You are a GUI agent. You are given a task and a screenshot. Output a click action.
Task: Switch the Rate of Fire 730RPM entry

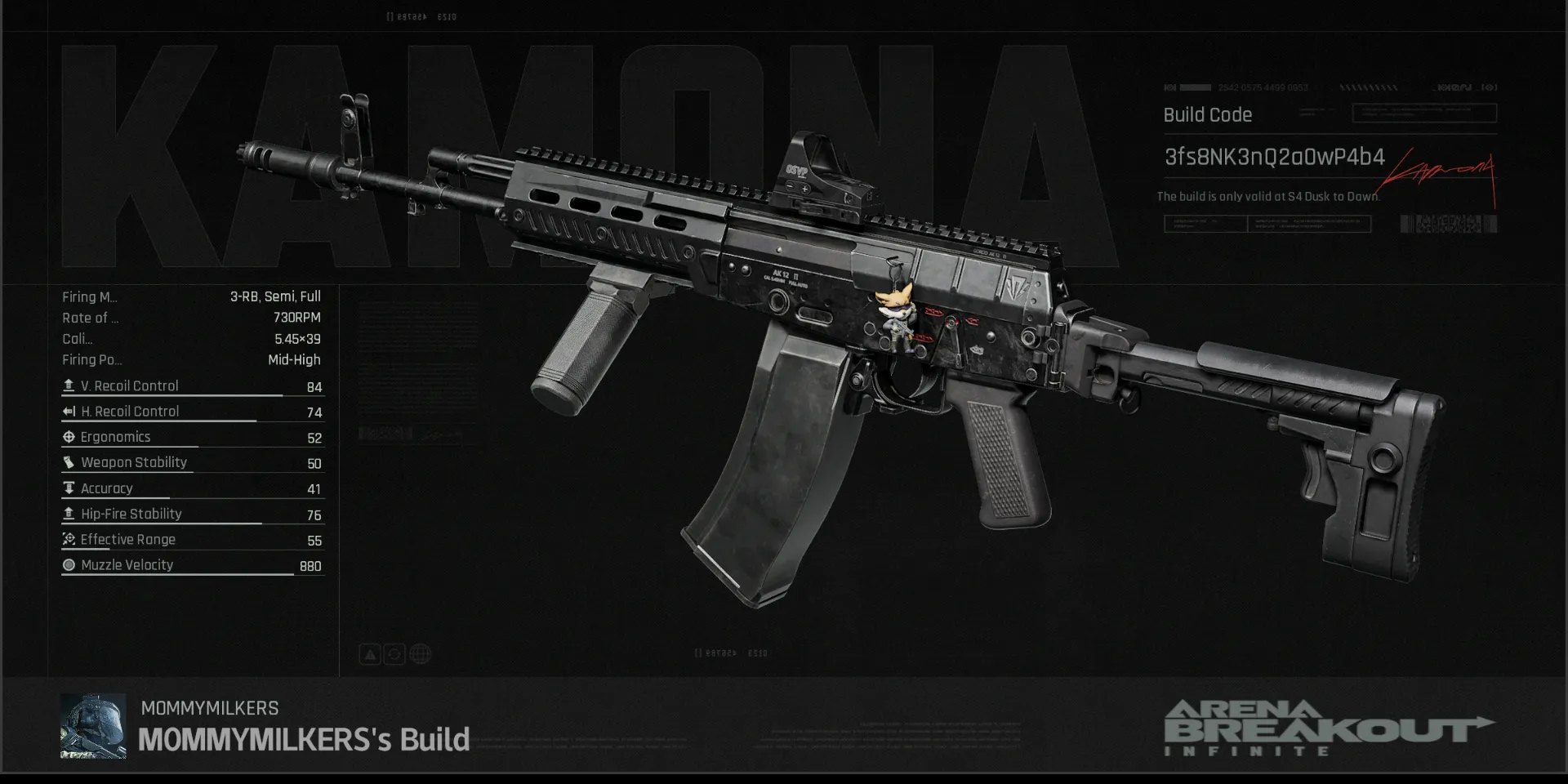point(192,318)
